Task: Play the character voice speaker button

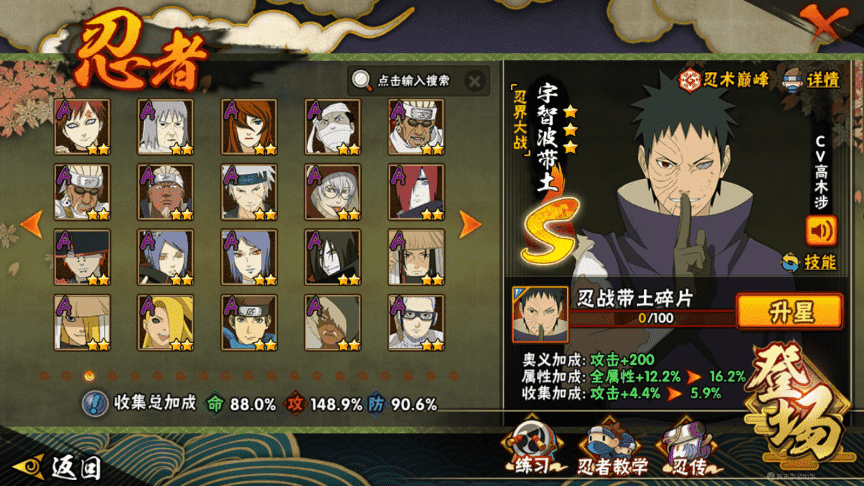Action: coord(821,231)
